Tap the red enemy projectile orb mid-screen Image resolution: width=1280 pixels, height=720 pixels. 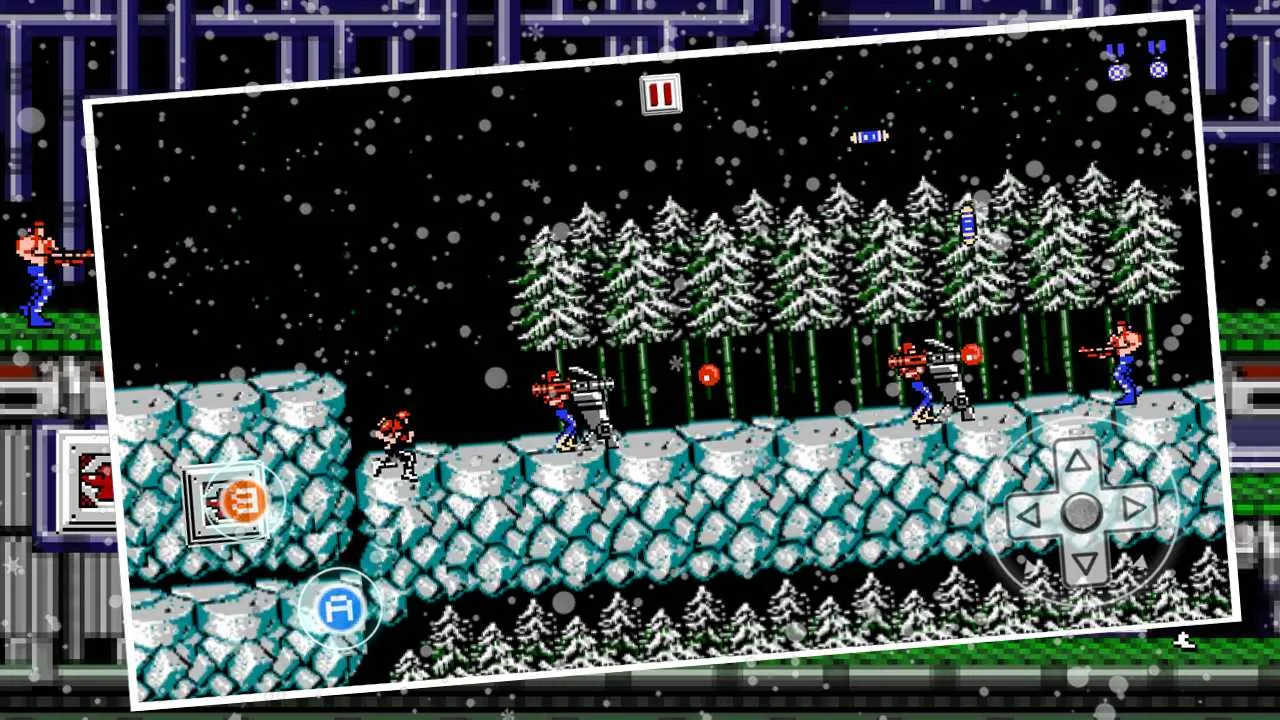coord(708,375)
